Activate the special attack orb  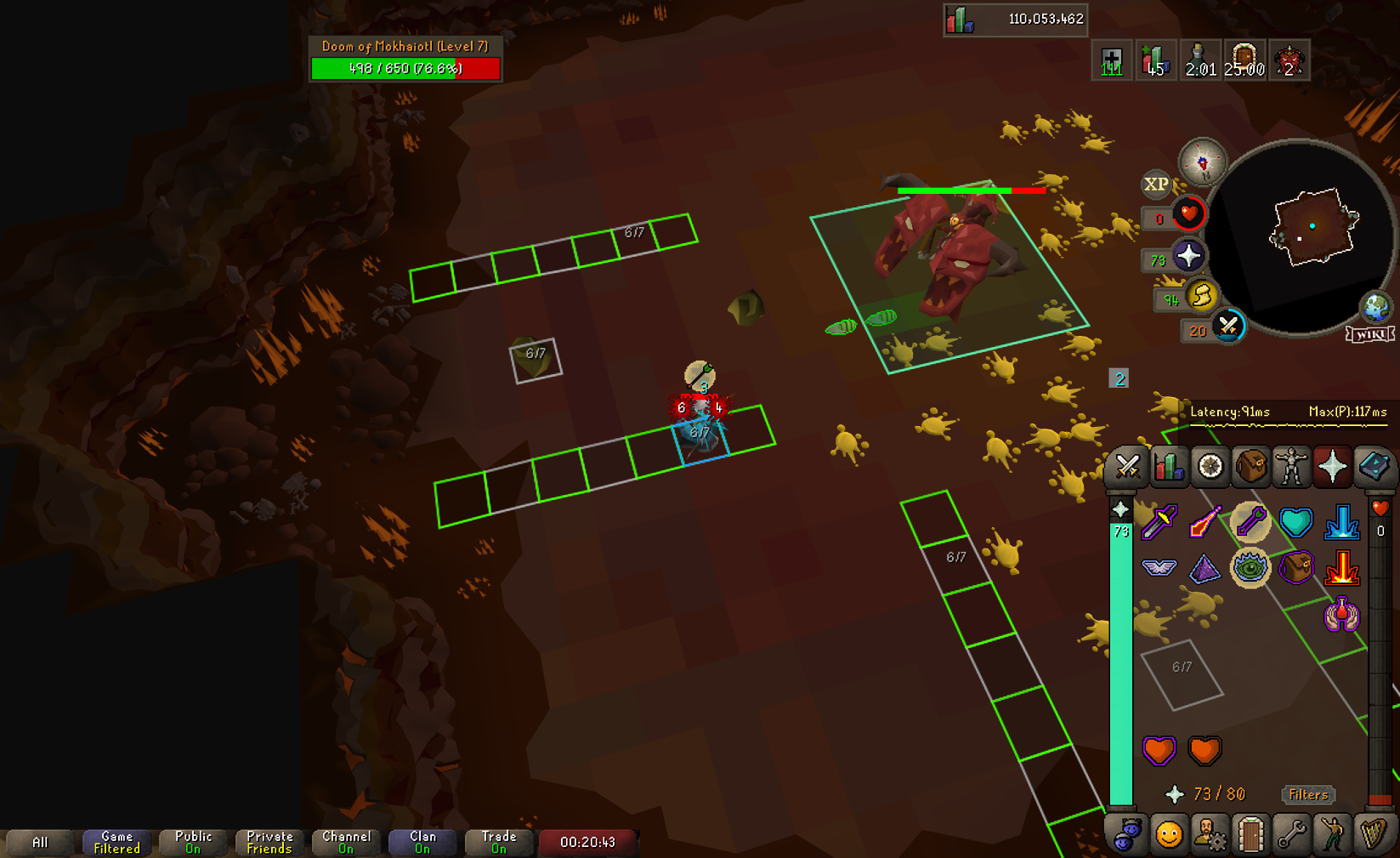point(1227,327)
